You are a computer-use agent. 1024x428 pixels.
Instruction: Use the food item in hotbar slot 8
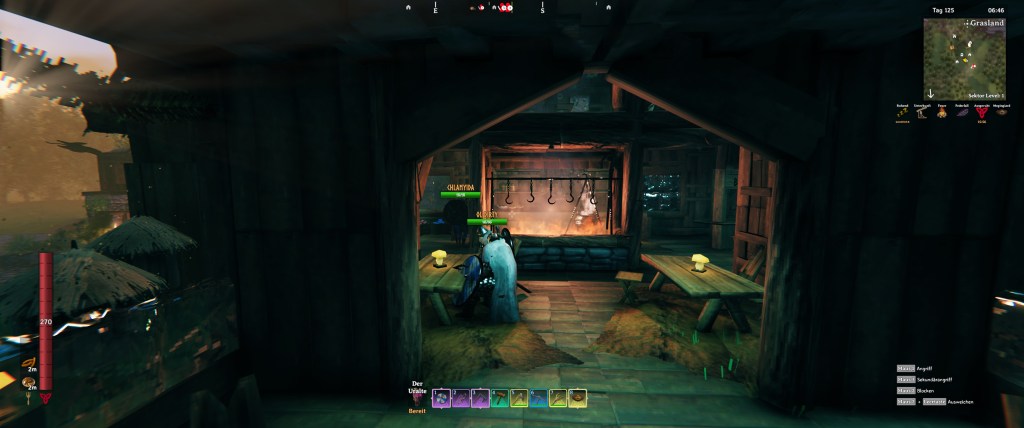(x=578, y=398)
